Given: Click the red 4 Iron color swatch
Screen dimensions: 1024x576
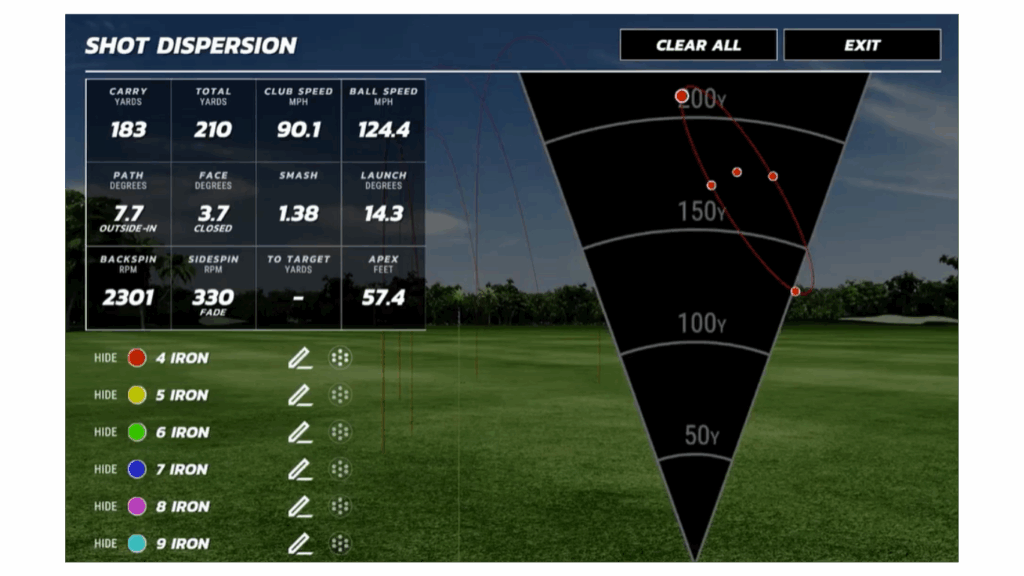Looking at the screenshot, I should (137, 358).
